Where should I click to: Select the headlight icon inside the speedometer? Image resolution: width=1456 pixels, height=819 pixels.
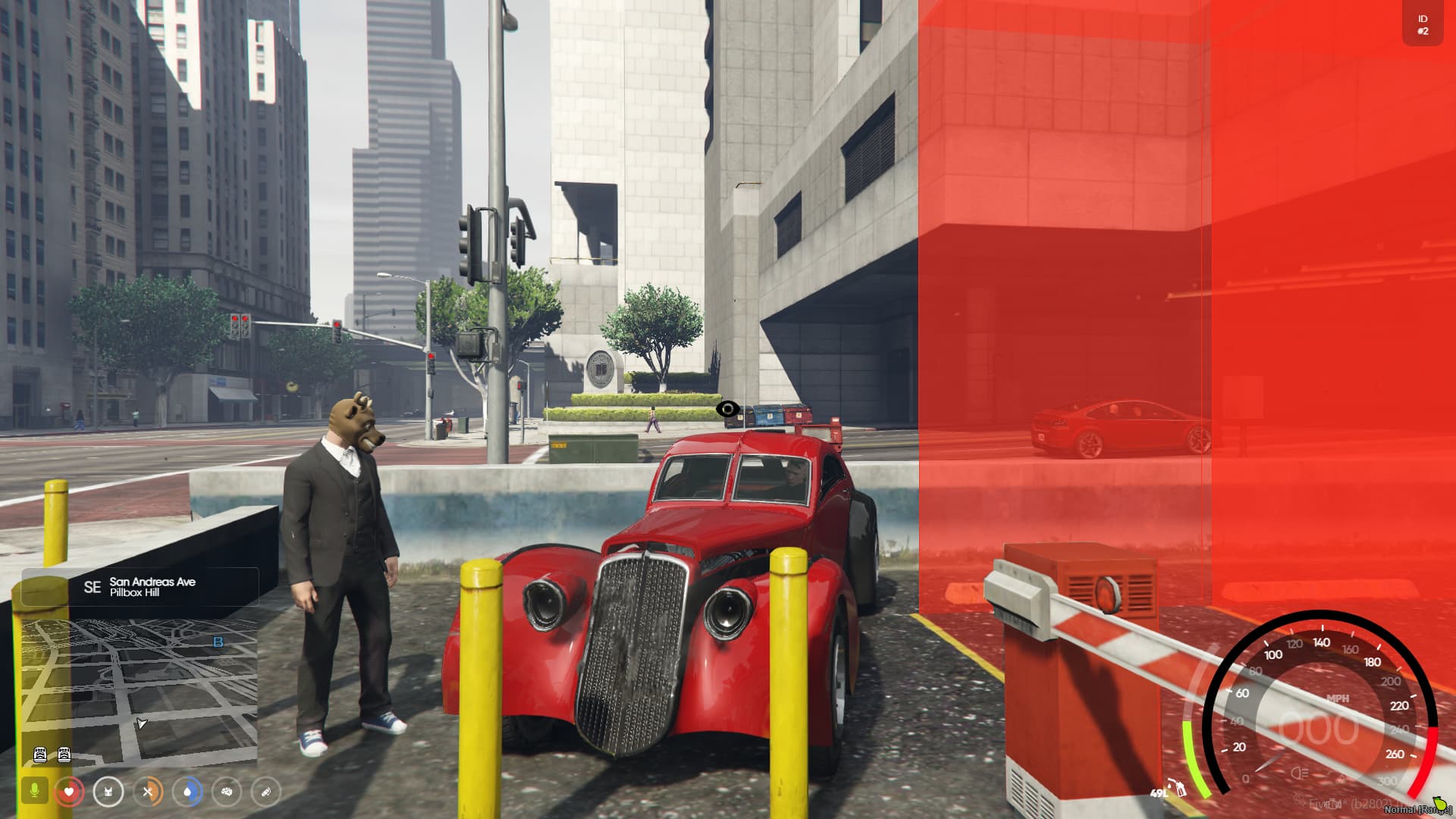point(1299,773)
